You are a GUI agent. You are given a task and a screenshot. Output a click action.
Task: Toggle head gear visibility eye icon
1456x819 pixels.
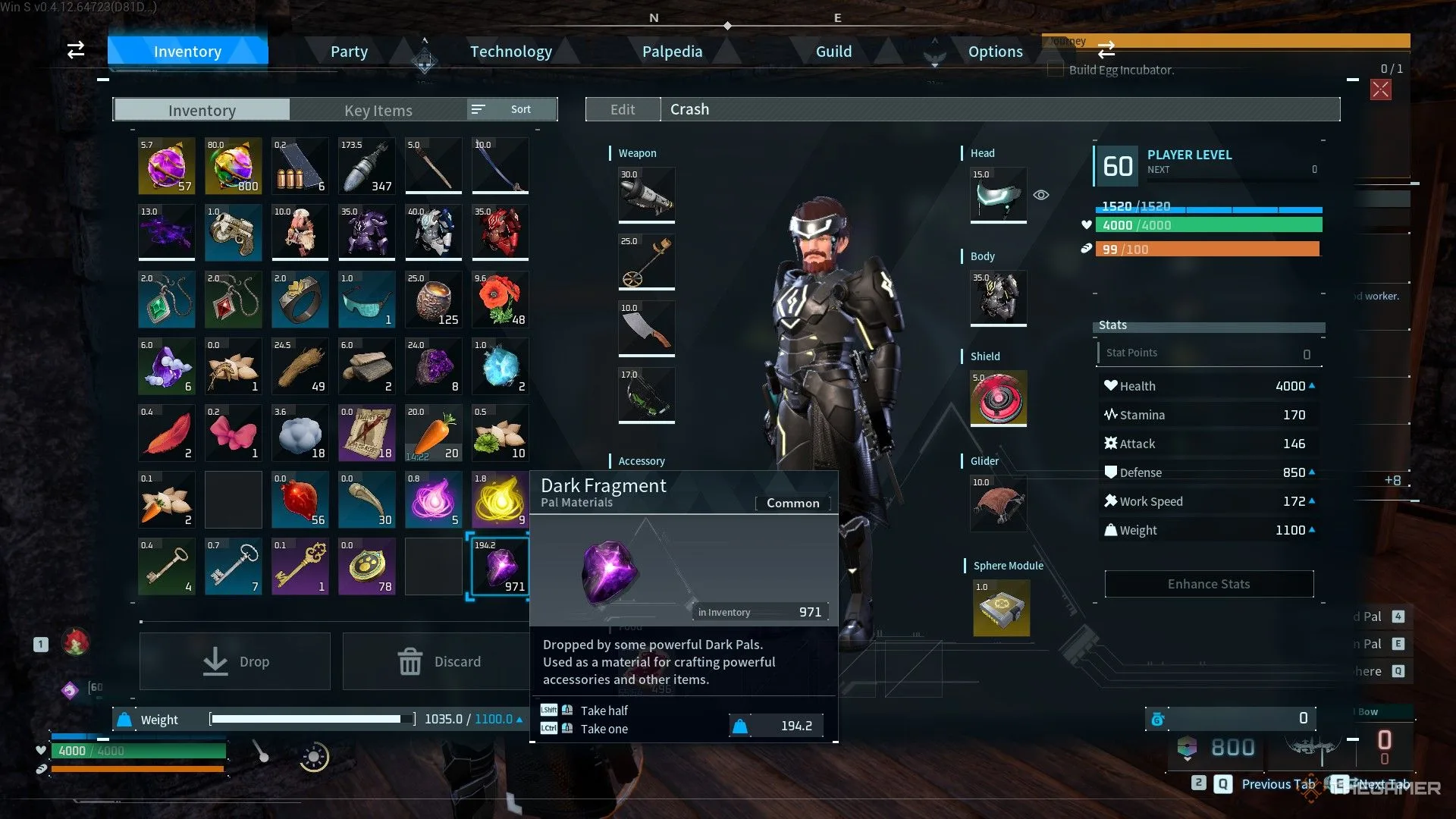click(x=1041, y=195)
